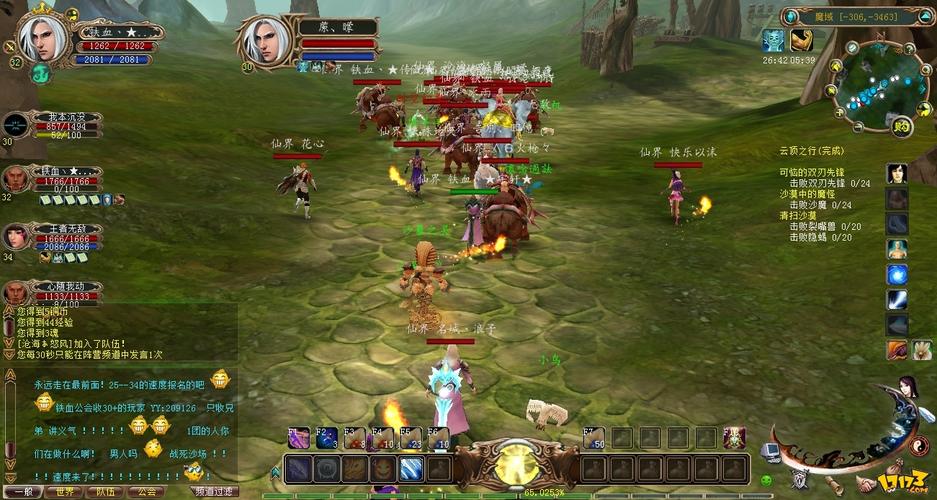Switch to the 一般 chat tab
Image resolution: width=937 pixels, height=500 pixels.
tap(22, 491)
